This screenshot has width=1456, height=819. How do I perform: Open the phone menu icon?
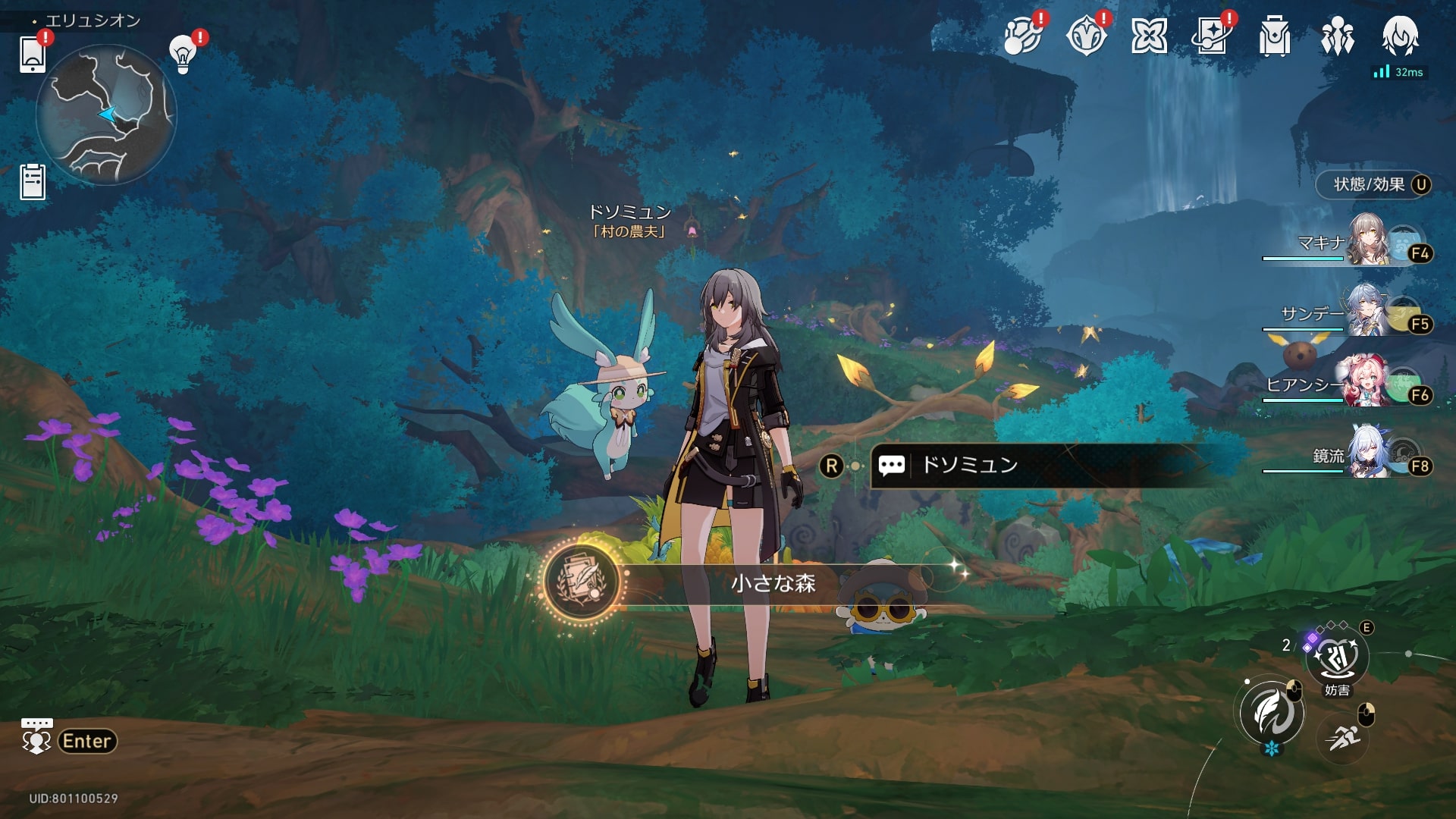33,54
